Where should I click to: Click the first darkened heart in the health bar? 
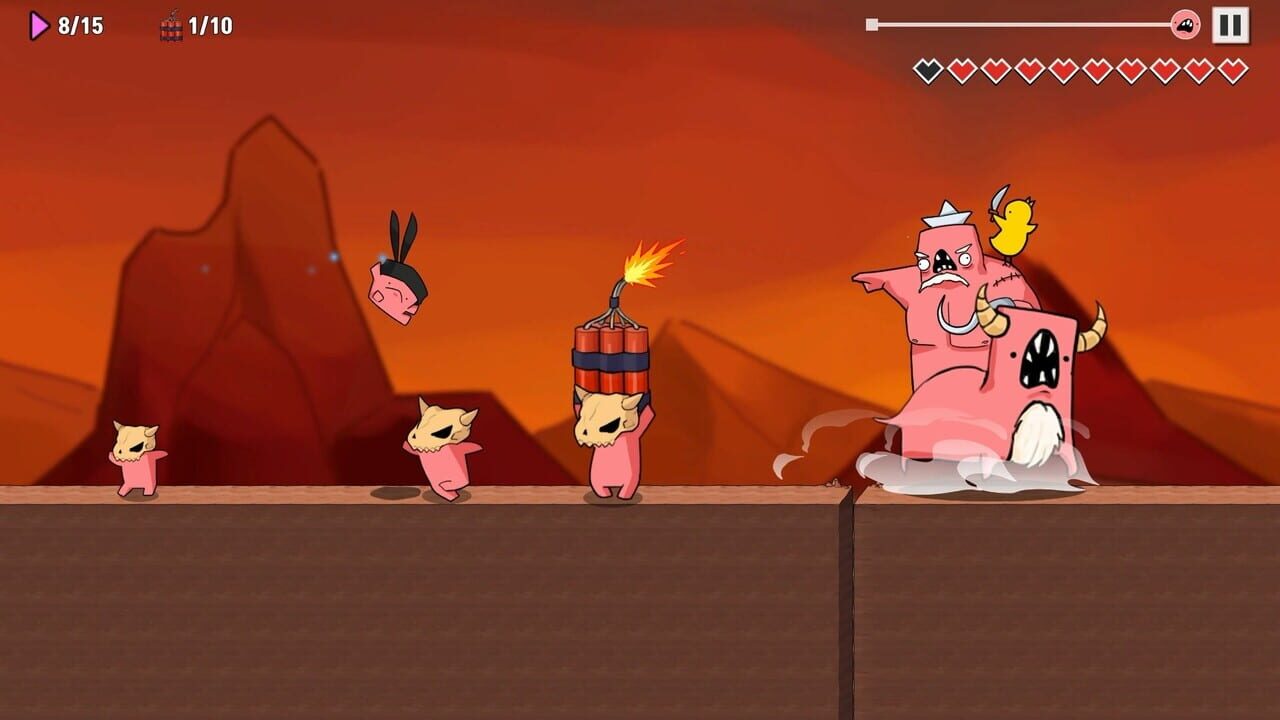[927, 68]
